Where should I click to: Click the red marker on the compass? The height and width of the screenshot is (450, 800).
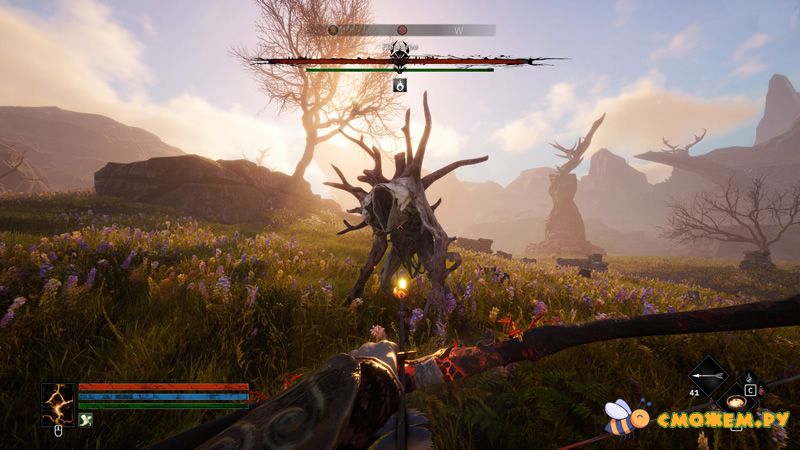point(402,30)
